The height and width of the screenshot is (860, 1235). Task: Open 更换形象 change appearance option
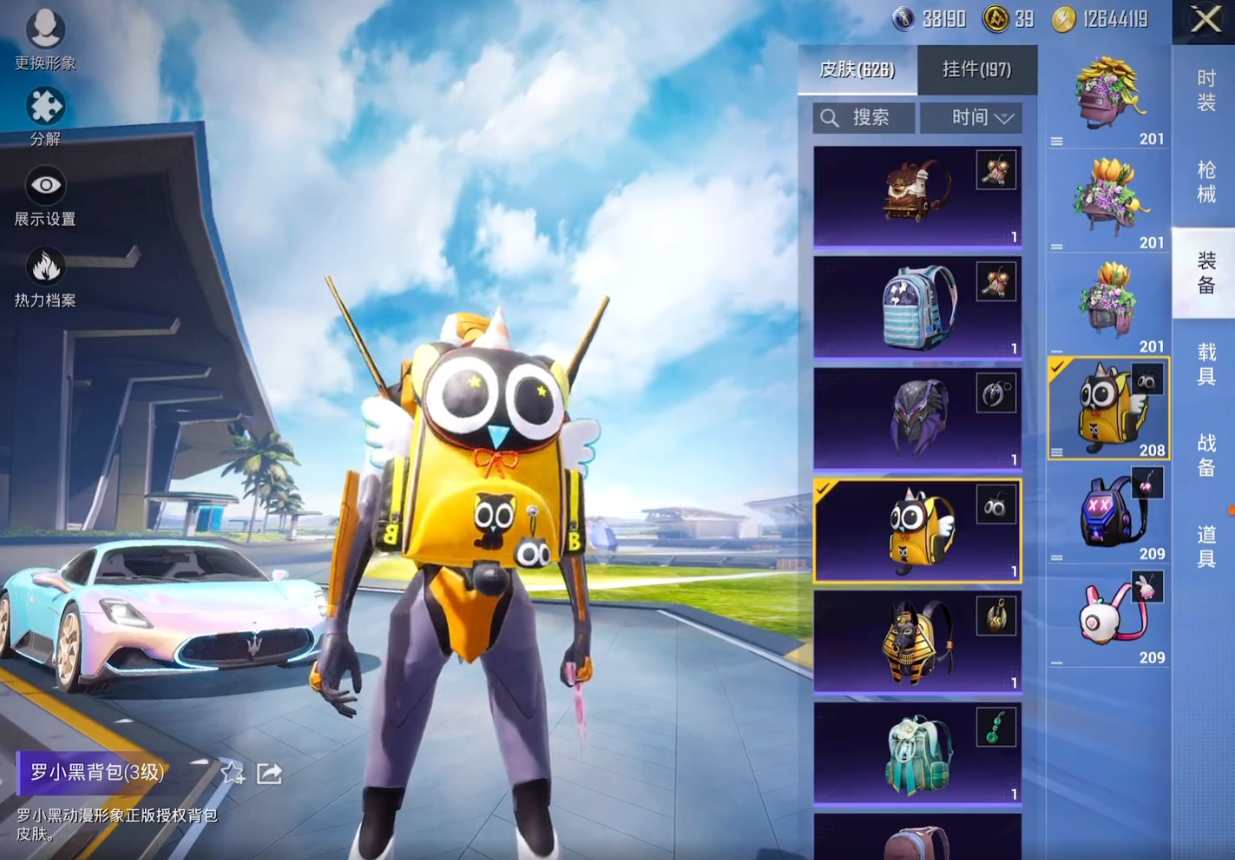(x=45, y=32)
